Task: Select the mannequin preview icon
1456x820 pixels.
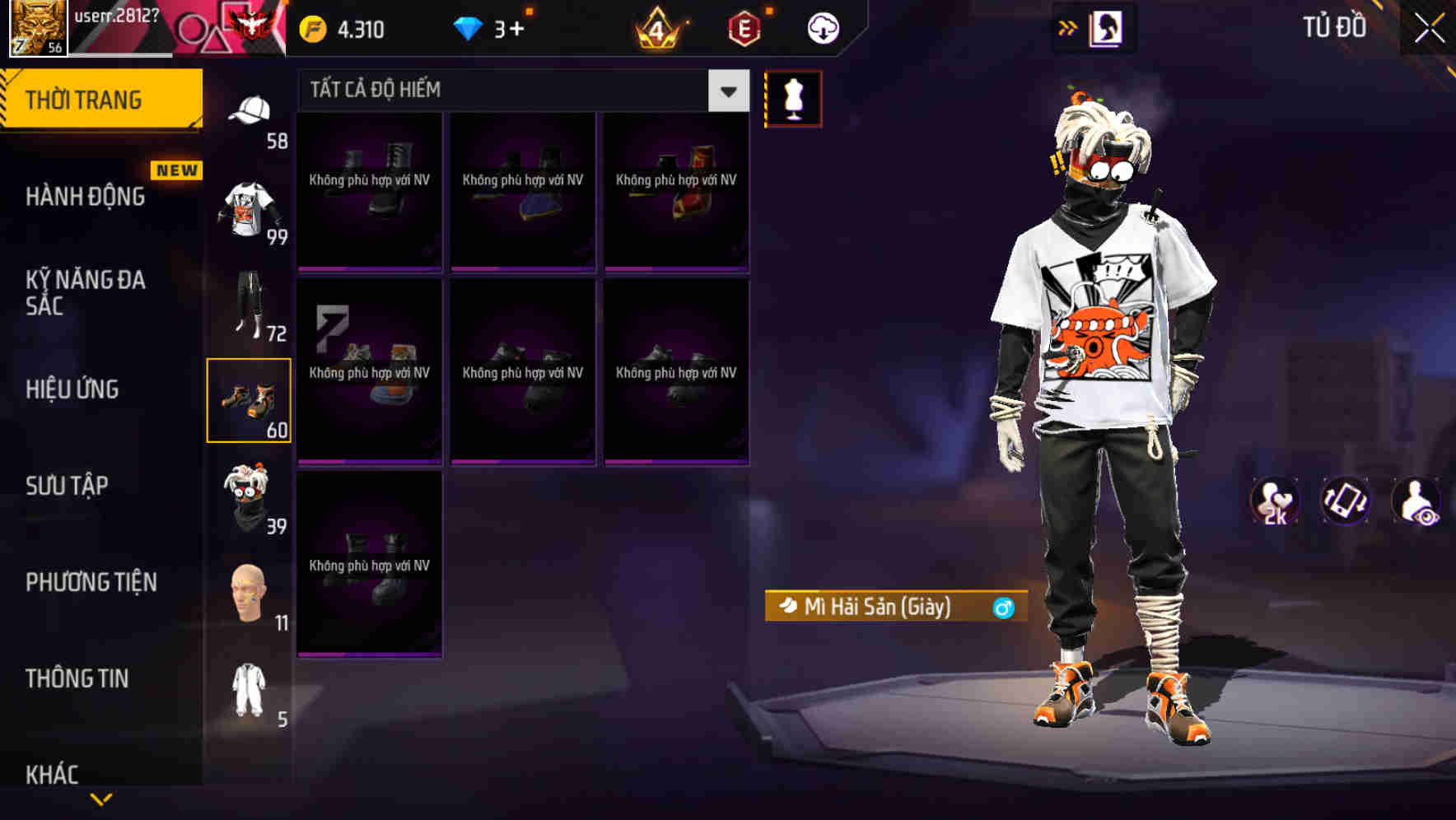Action: point(794,97)
